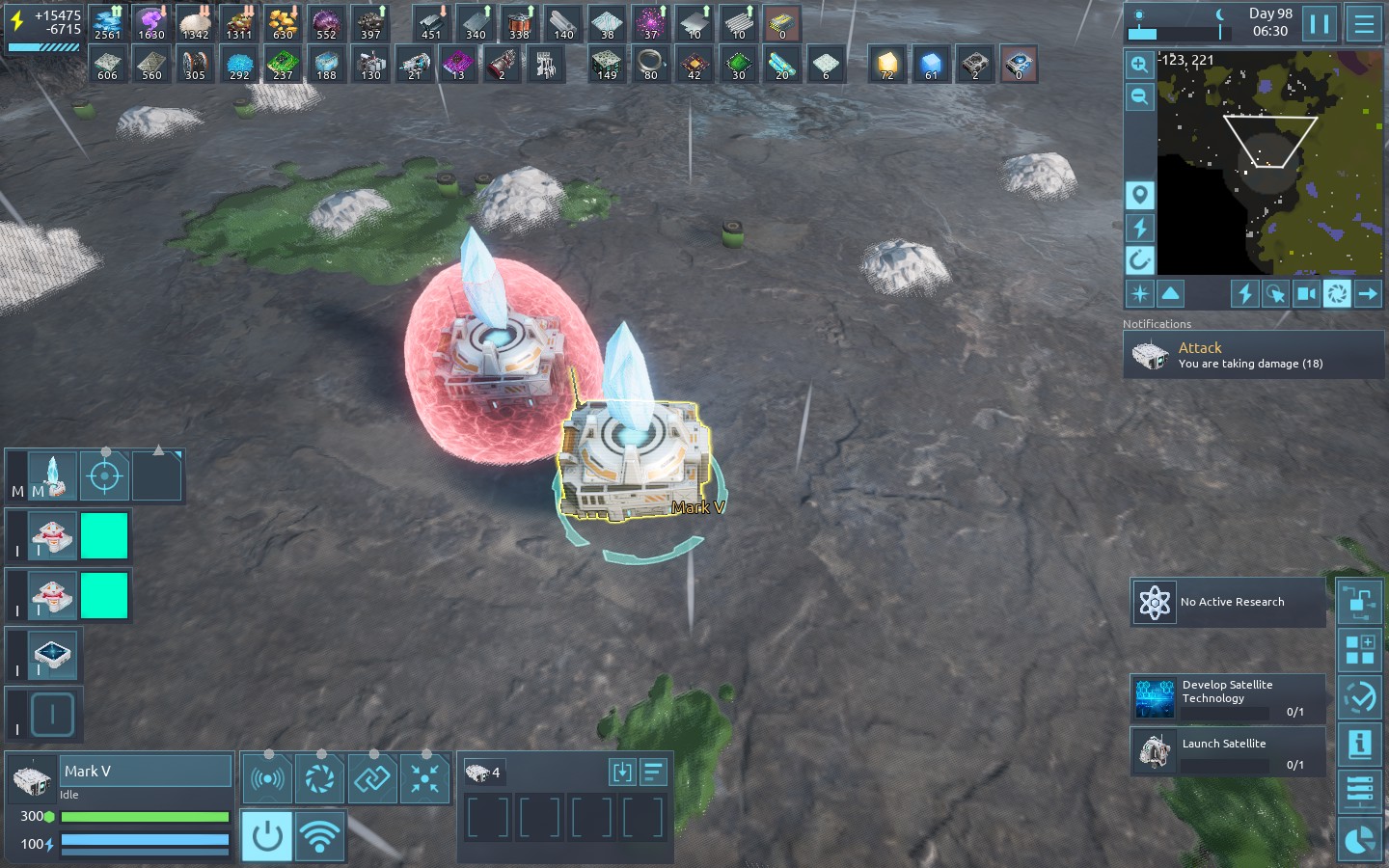Screen dimensions: 1389x868
Task: Open the No Active Research panel
Action: [x=1228, y=602]
